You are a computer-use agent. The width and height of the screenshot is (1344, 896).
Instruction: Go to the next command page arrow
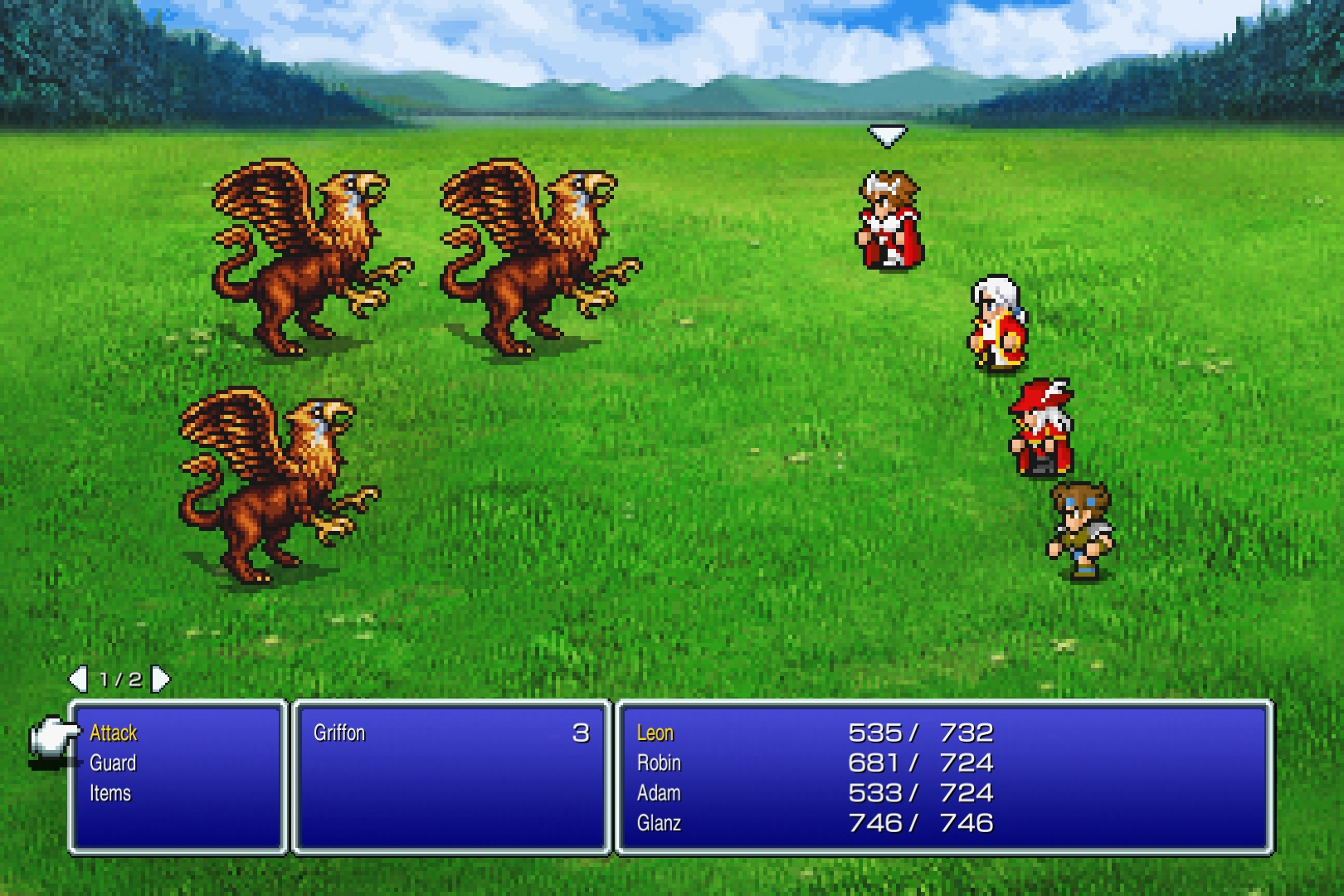click(x=162, y=679)
